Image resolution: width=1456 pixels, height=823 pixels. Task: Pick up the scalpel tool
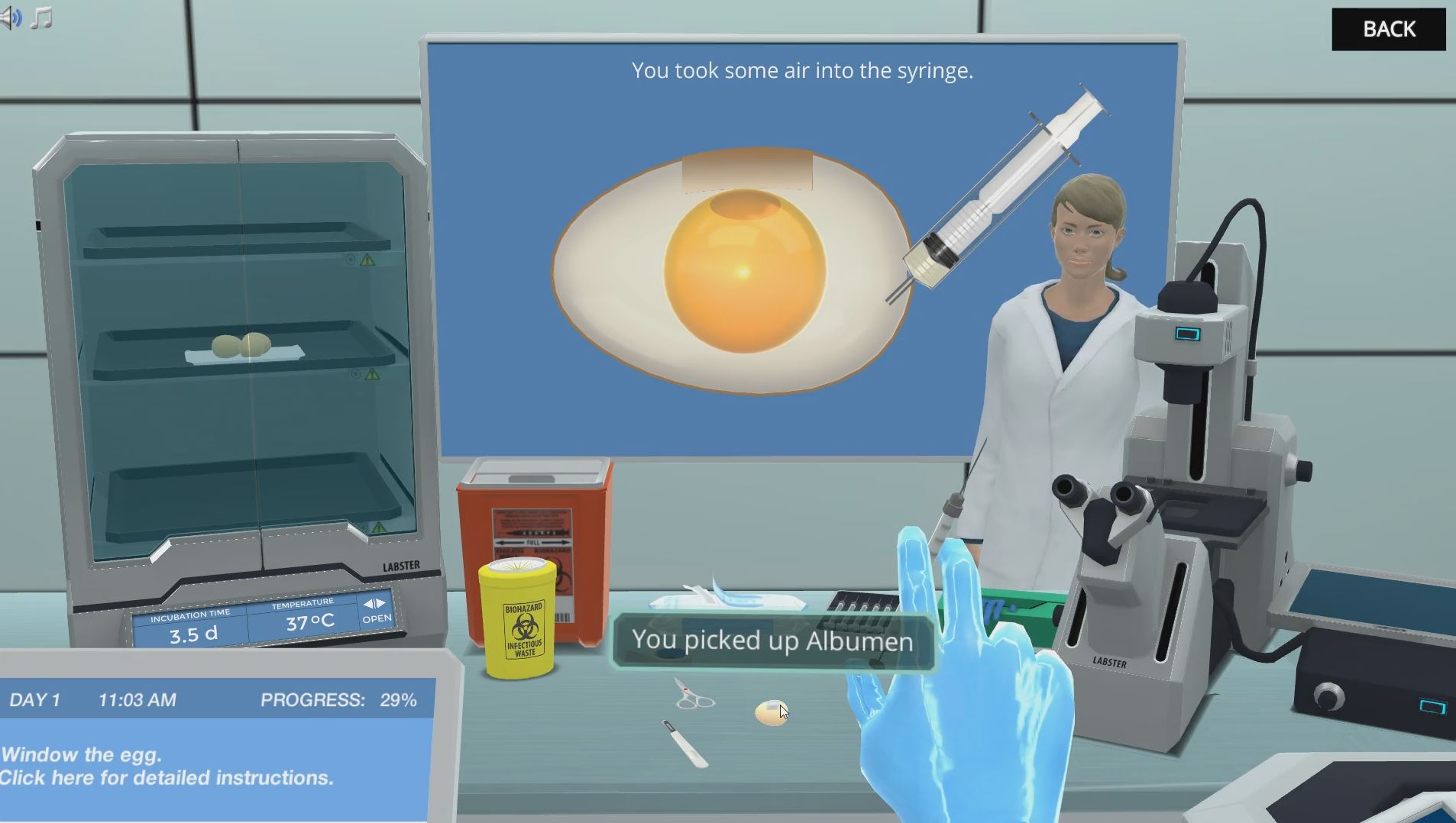pos(684,744)
